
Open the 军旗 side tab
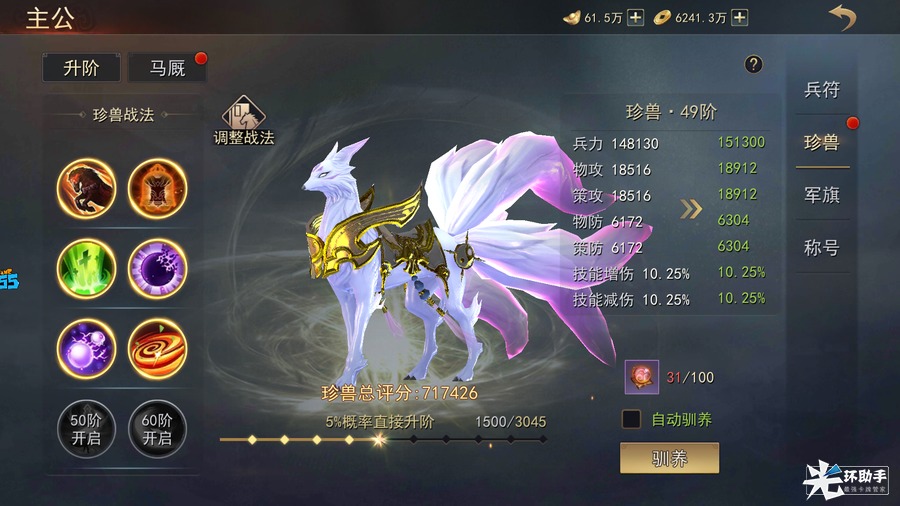(x=822, y=195)
